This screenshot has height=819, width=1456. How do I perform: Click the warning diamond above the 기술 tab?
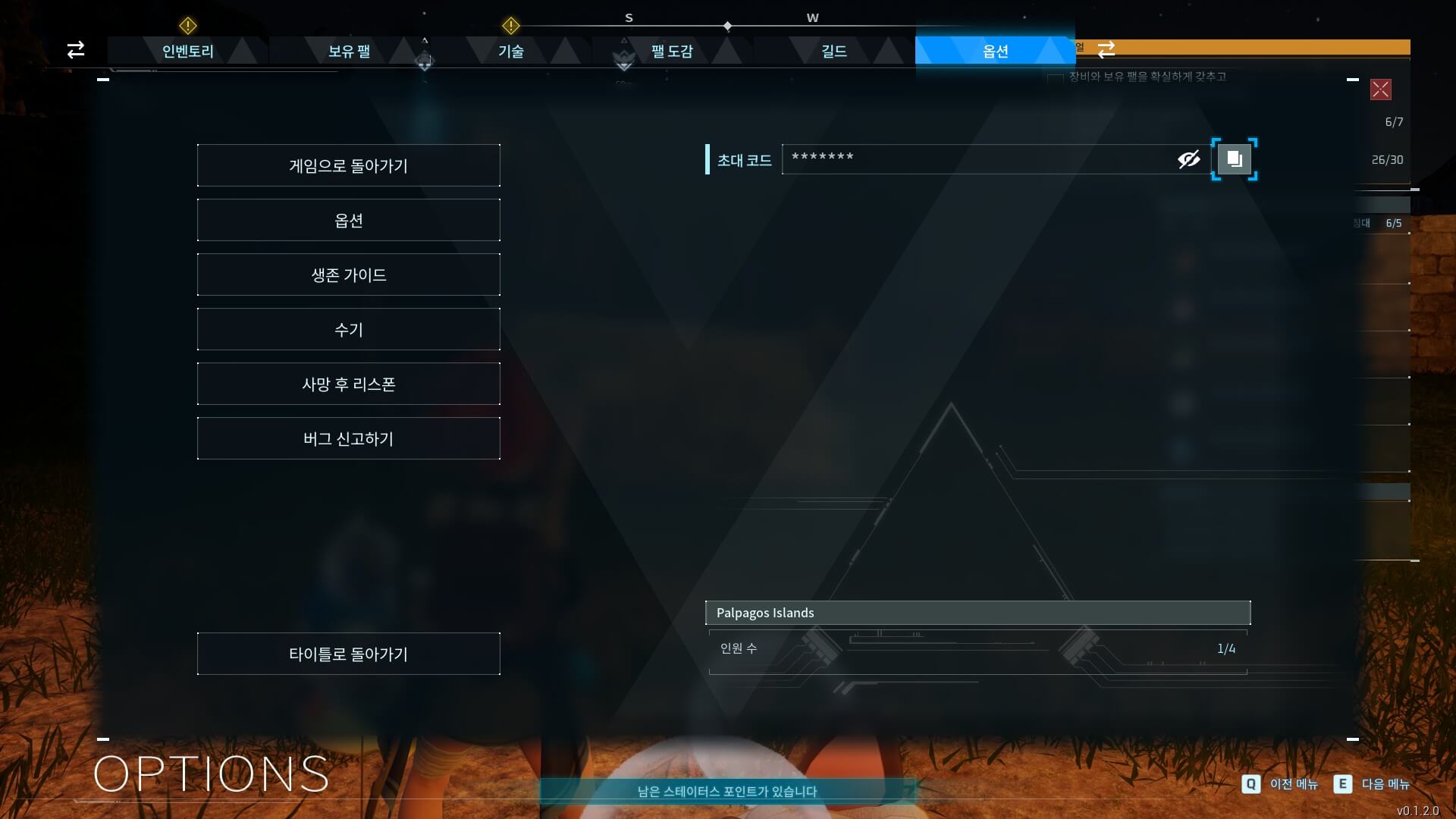(x=511, y=26)
